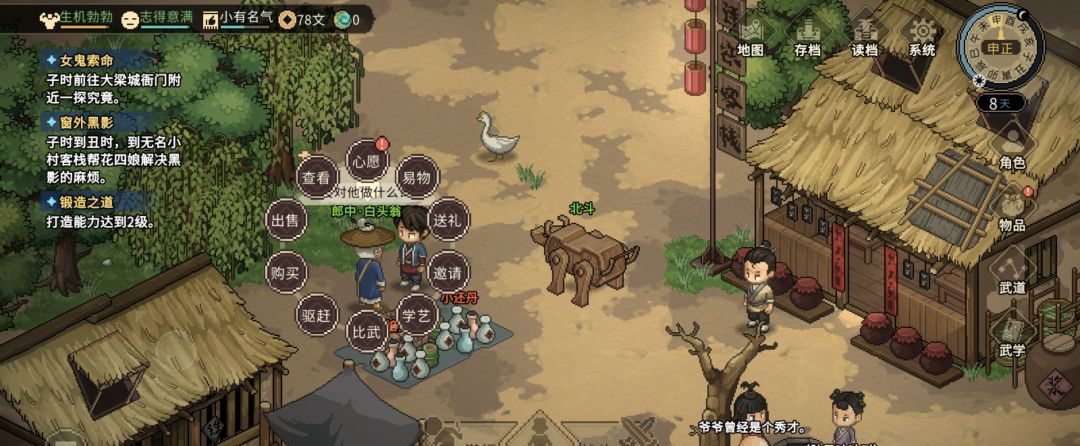Choose the 驱赶 (Drive away) option
1080x446 pixels.
pos(316,314)
